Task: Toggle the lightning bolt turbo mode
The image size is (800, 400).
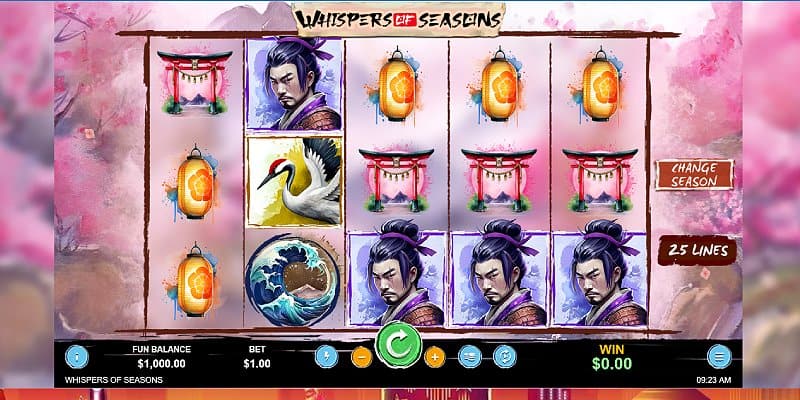Action: pyautogui.click(x=324, y=356)
